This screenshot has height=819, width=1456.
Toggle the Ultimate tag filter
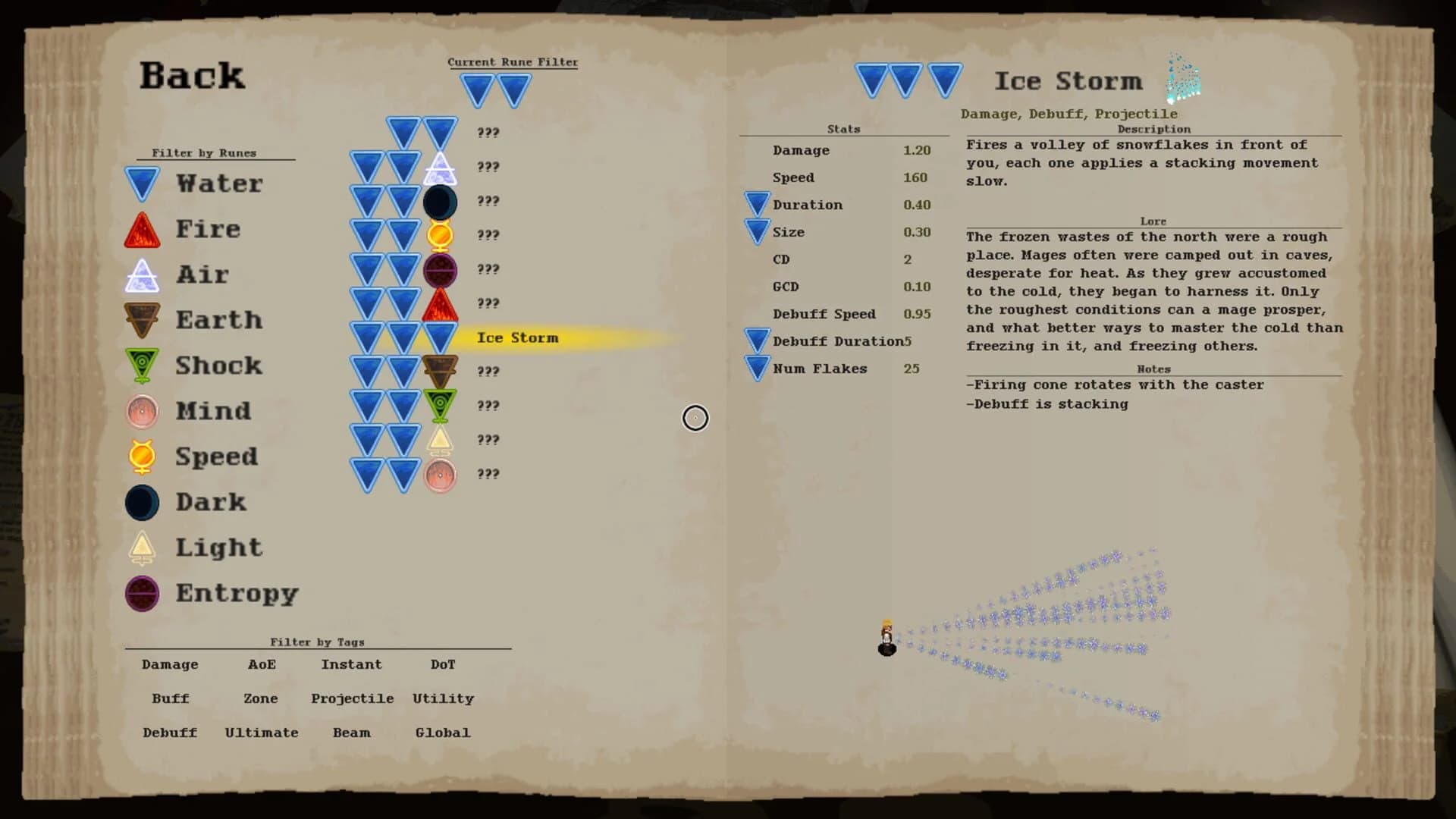(261, 733)
